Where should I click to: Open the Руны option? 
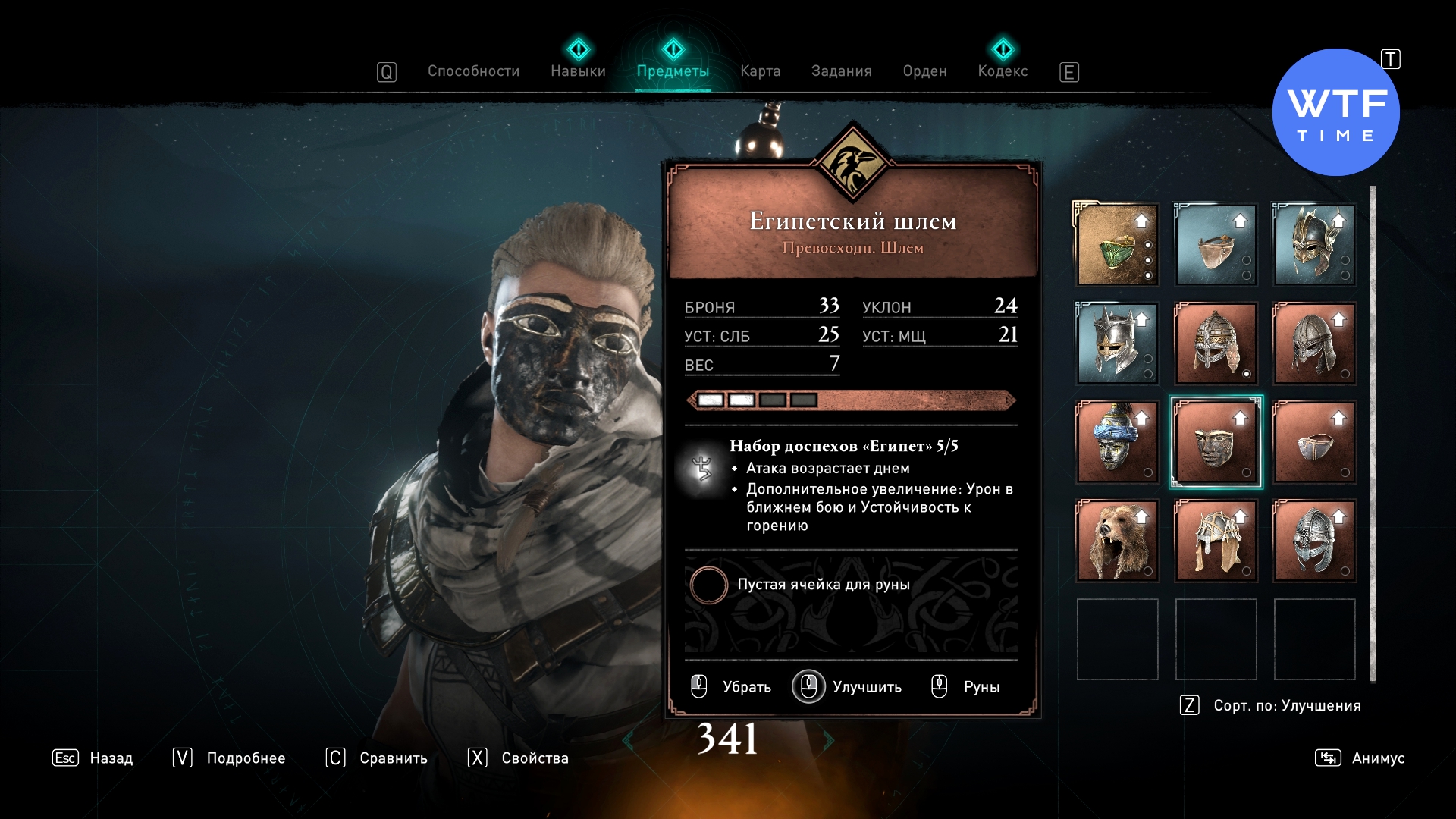click(965, 687)
